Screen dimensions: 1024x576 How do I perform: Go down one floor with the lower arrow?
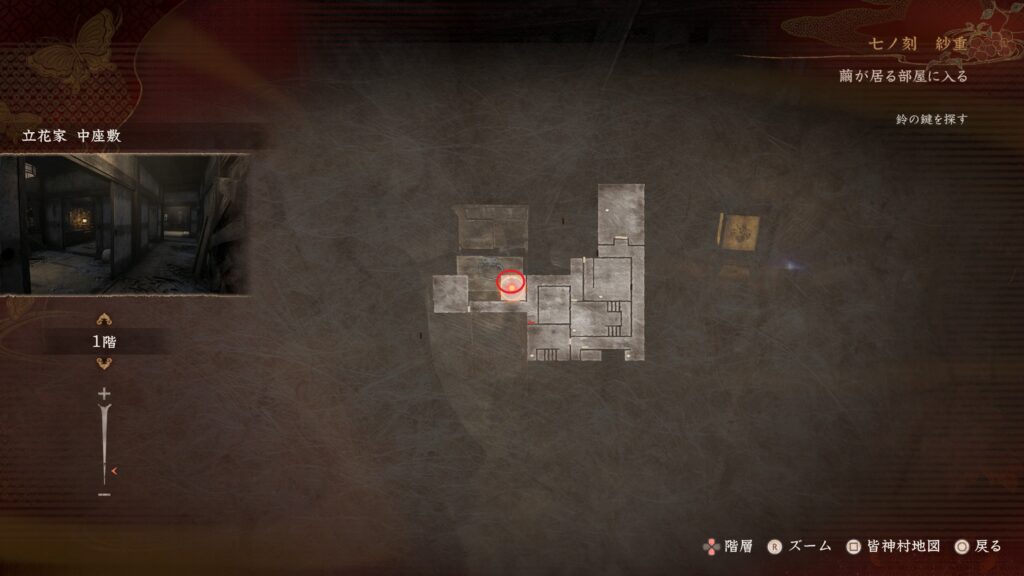[x=104, y=363]
